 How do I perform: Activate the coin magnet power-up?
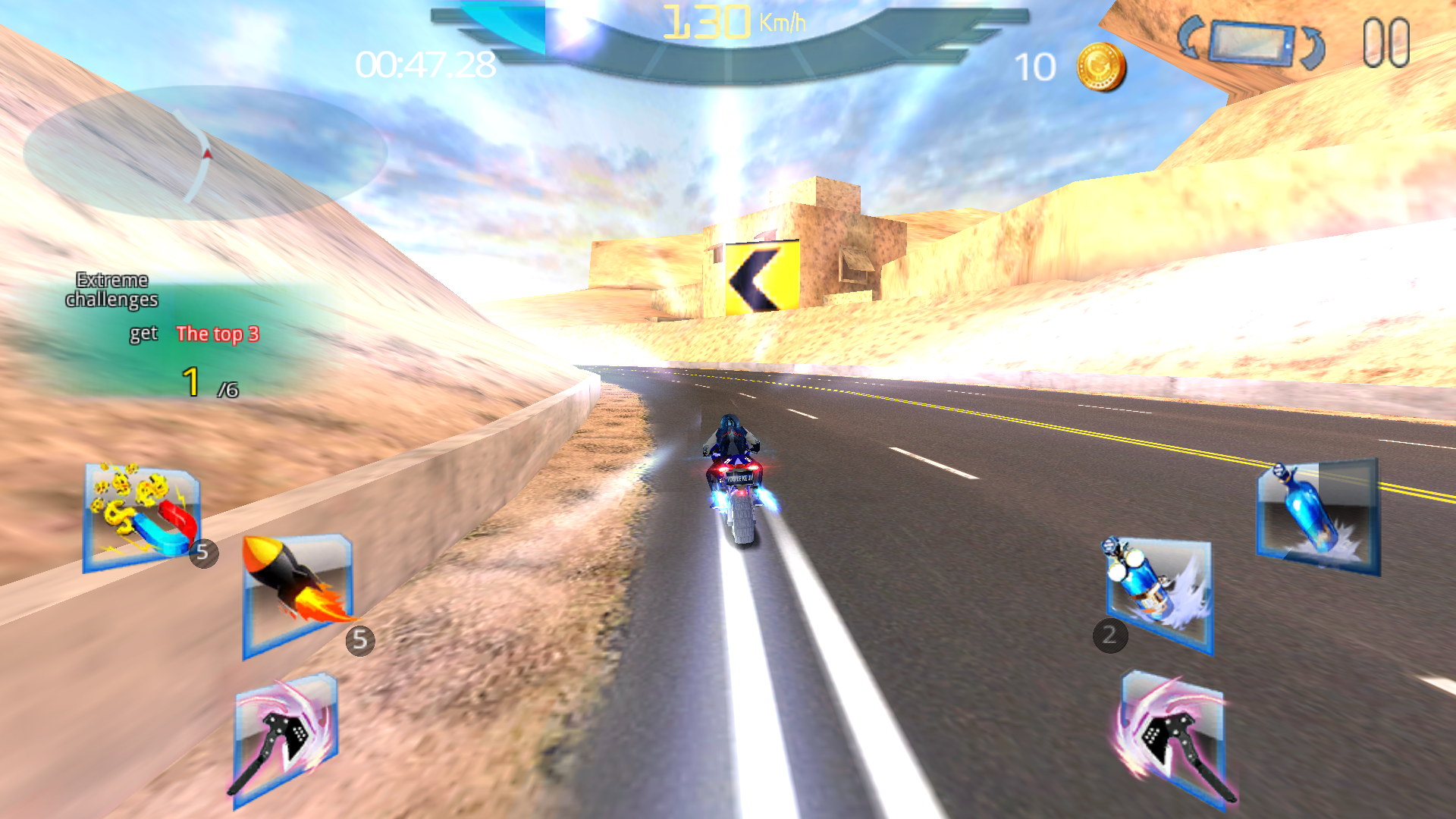[136, 516]
